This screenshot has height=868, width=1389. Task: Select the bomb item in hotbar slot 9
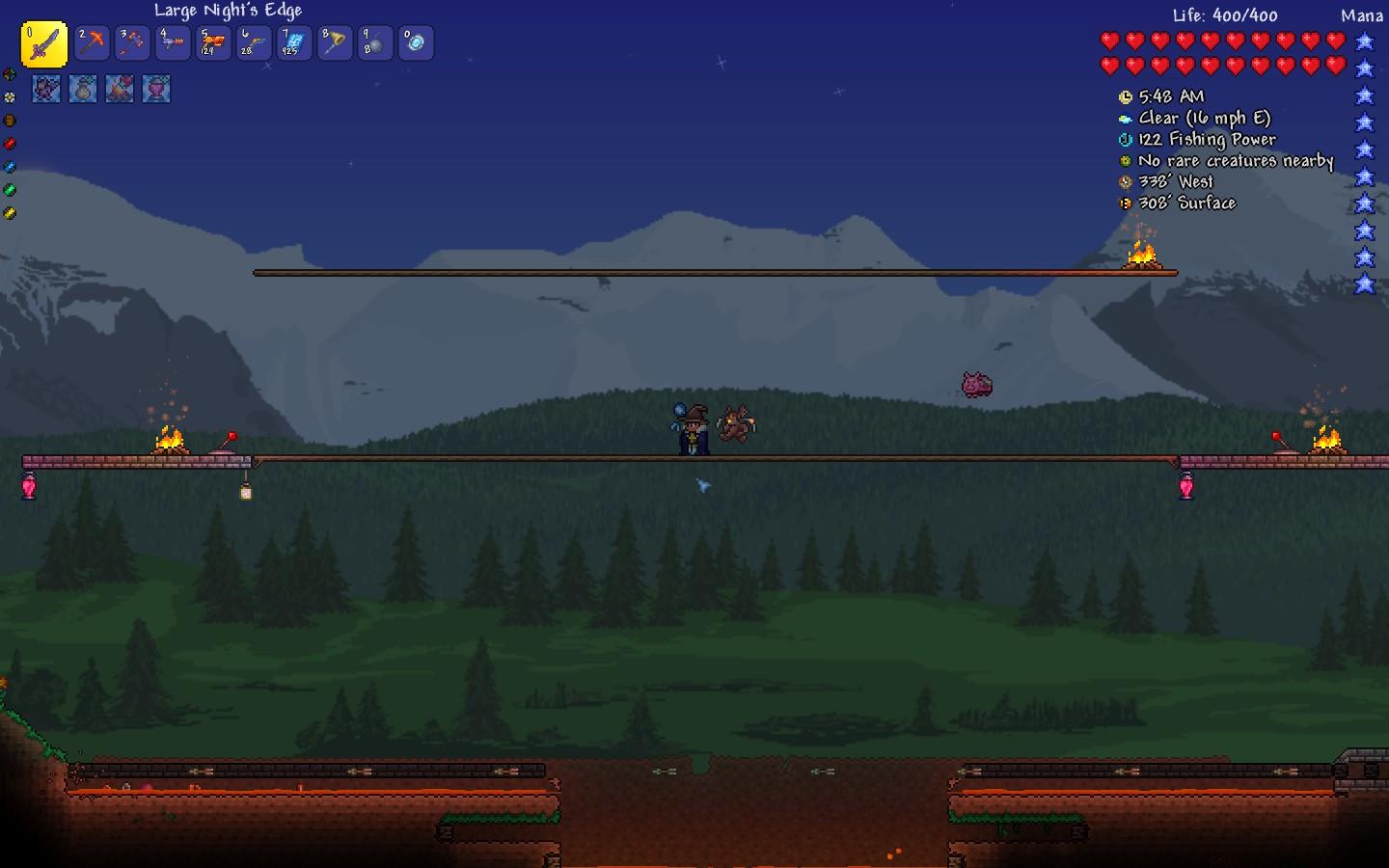(x=375, y=42)
